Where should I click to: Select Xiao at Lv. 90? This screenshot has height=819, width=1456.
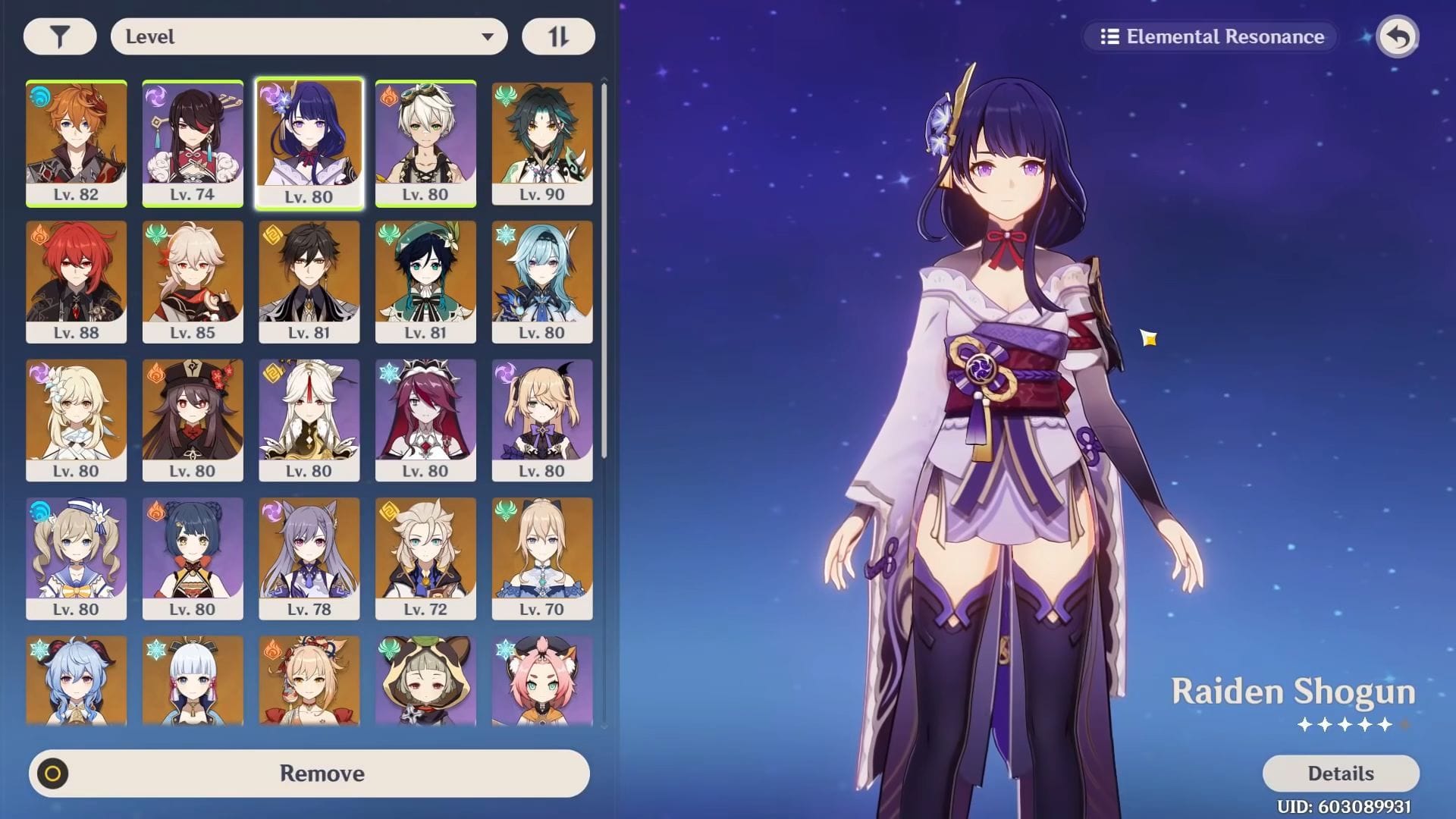(x=542, y=143)
